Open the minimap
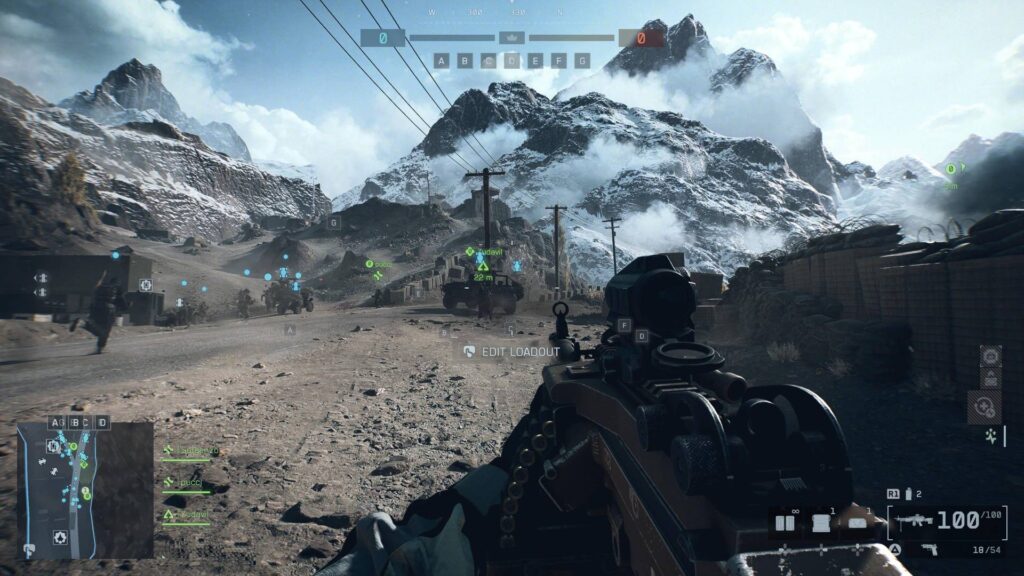 84,490
